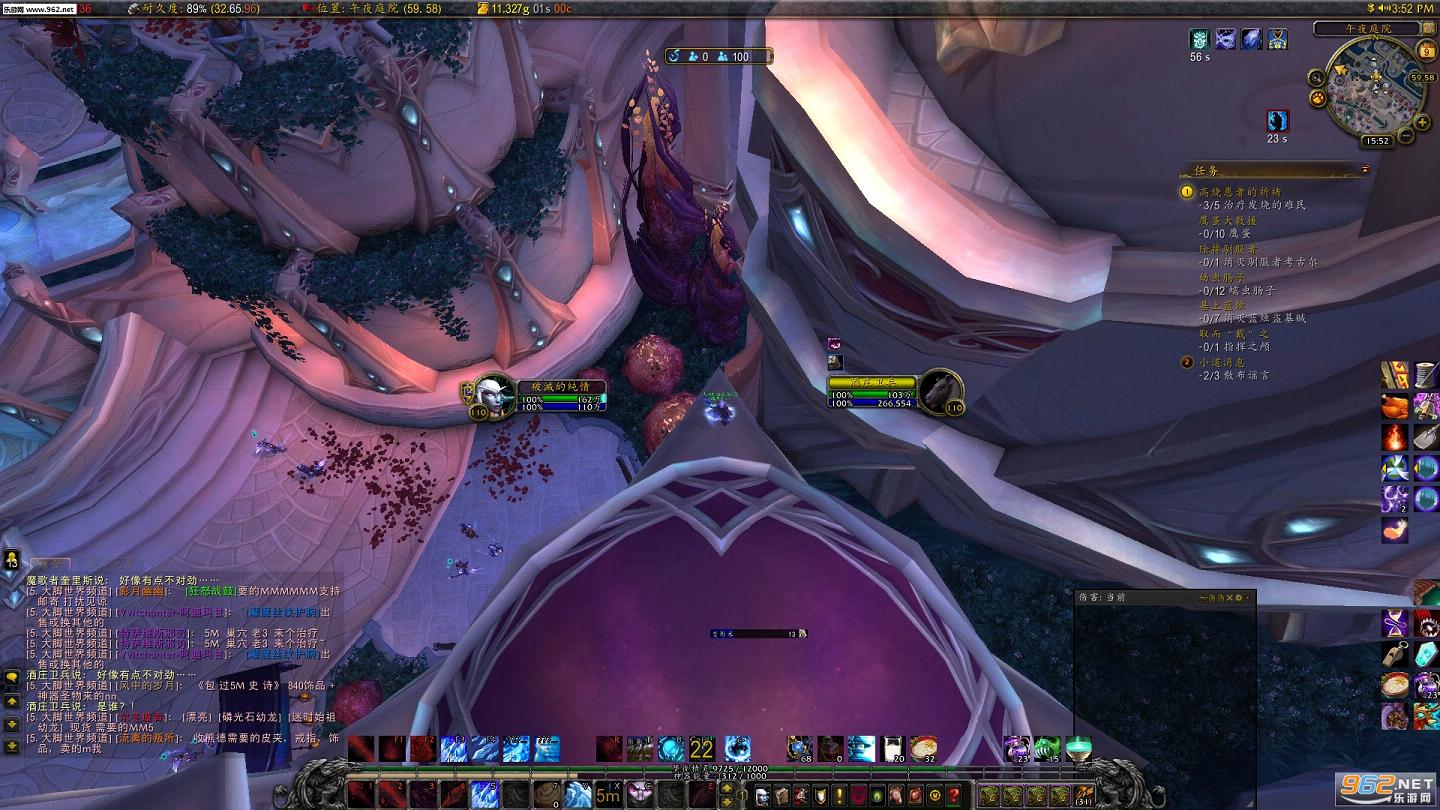
Task: Activate the fire spell icon on the right bar
Action: [1395, 437]
